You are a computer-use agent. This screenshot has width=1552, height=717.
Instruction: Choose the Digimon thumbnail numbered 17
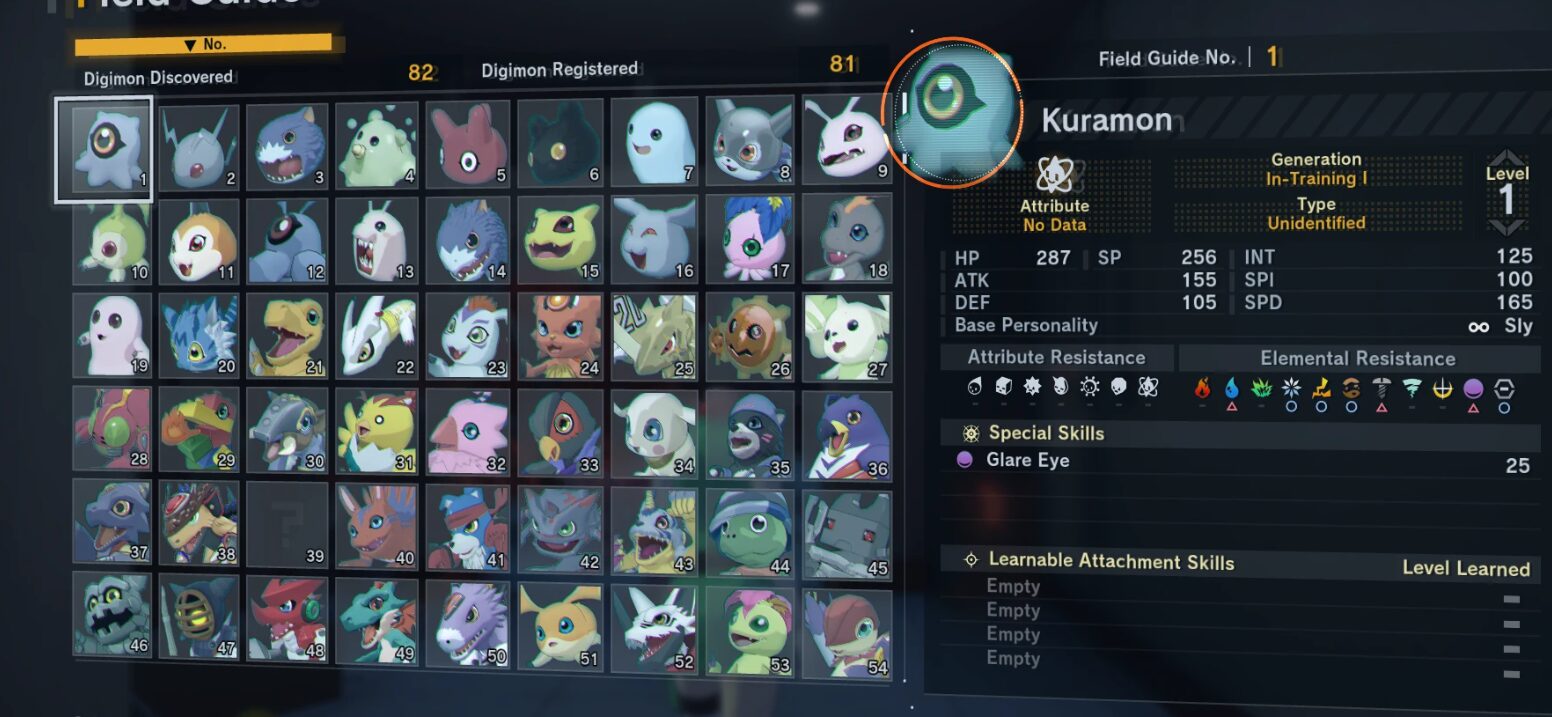tap(750, 237)
